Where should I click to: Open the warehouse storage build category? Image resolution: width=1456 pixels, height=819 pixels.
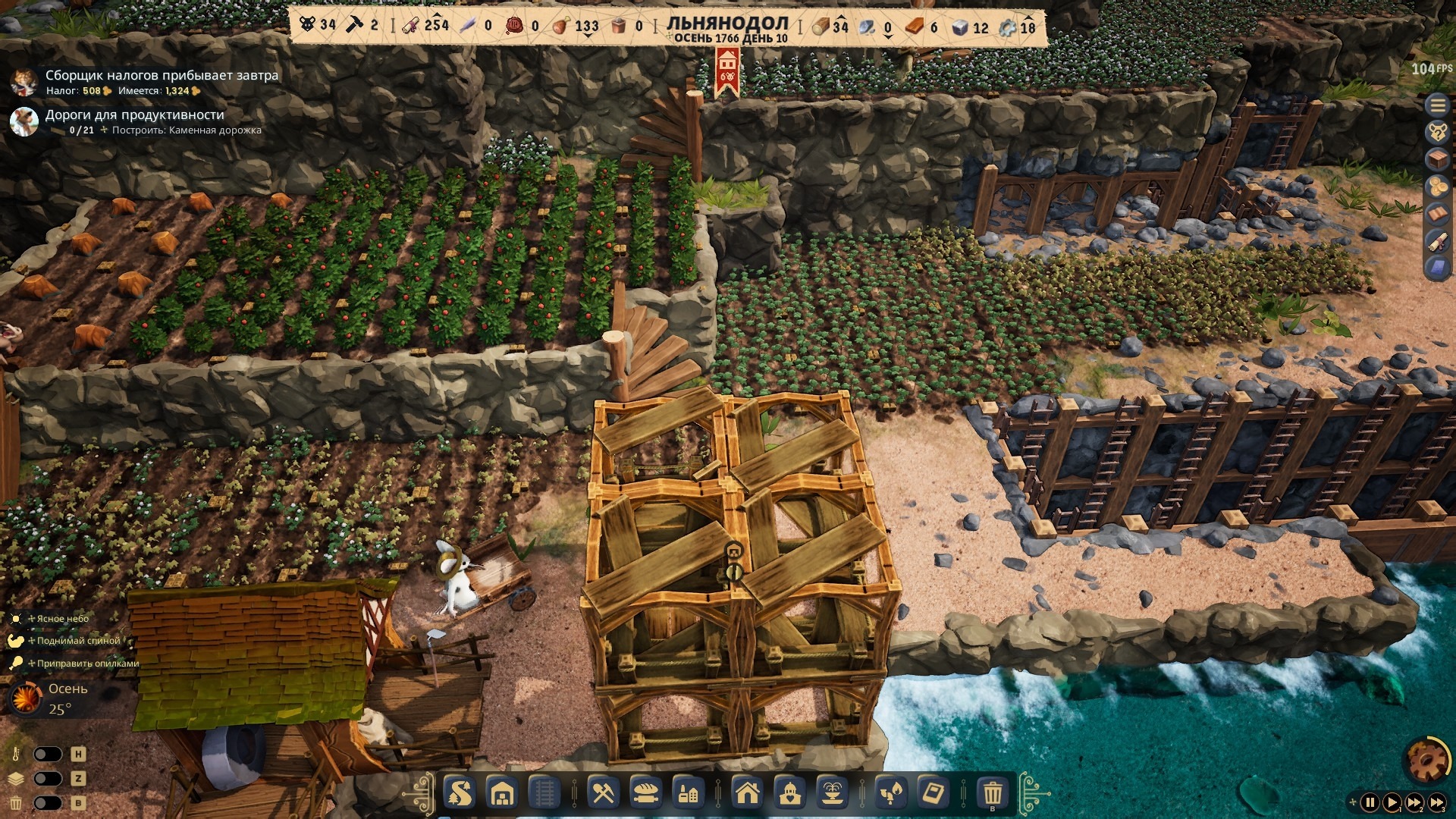pyautogui.click(x=502, y=794)
